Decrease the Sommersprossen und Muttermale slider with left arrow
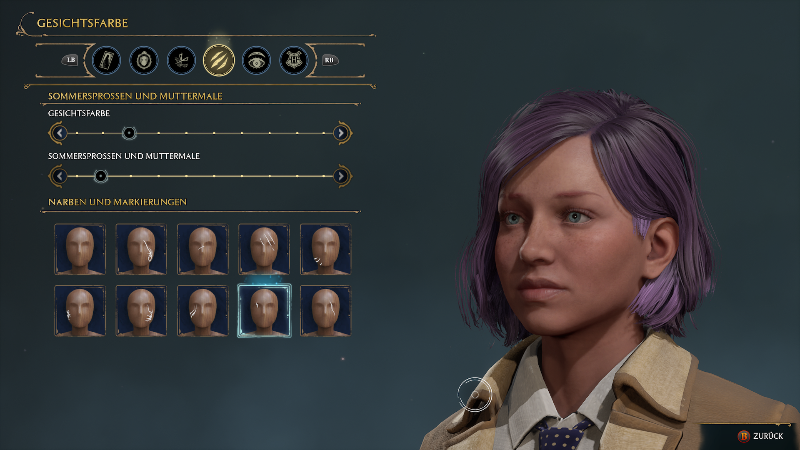Image resolution: width=800 pixels, height=450 pixels. click(59, 176)
